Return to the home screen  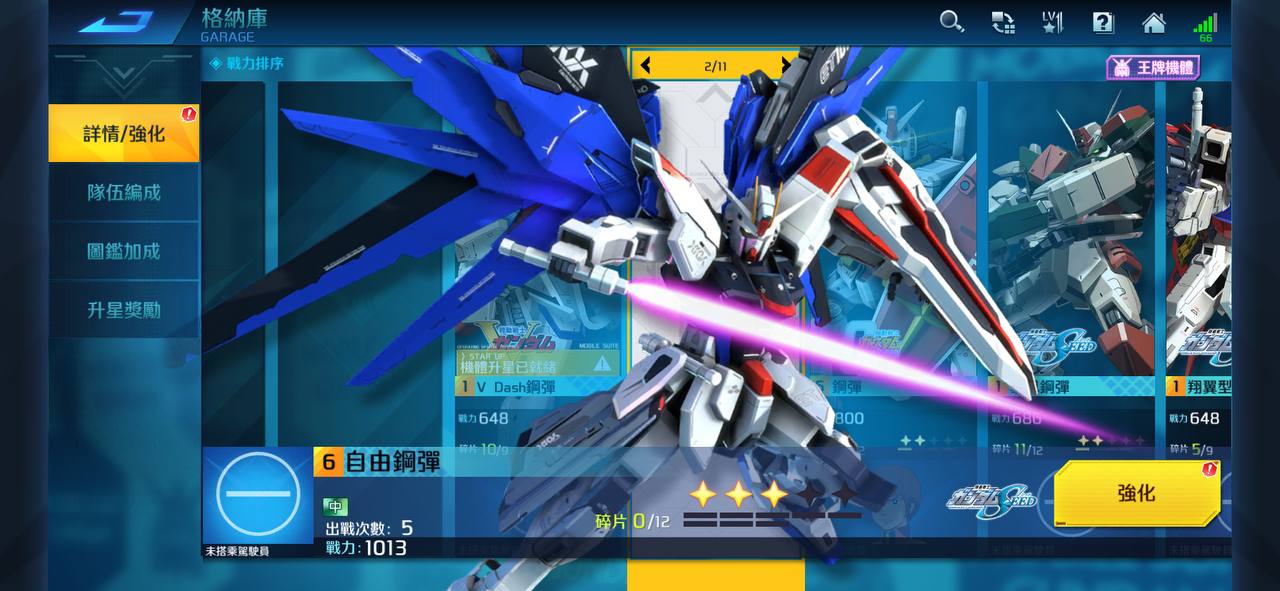click(1154, 22)
